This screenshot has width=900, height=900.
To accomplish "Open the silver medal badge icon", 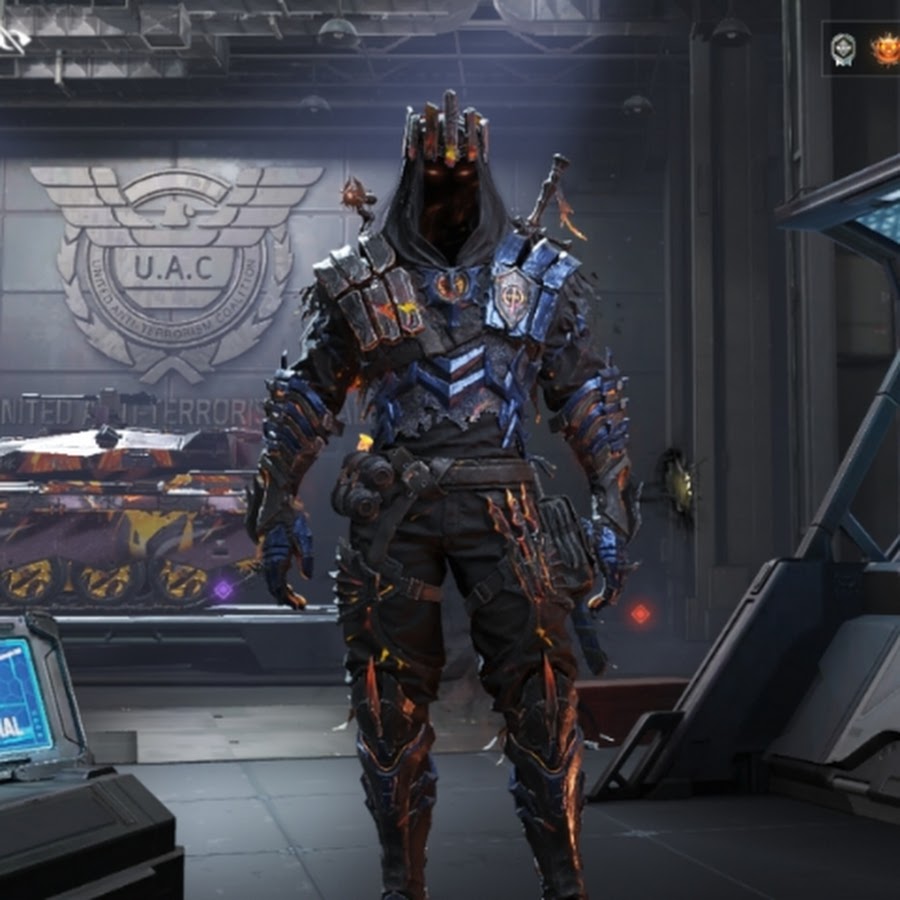I will (843, 48).
